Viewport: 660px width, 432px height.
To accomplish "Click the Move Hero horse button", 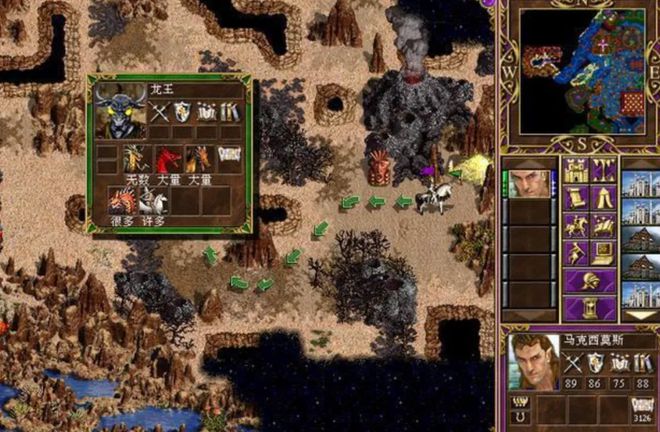I will [x=575, y=226].
